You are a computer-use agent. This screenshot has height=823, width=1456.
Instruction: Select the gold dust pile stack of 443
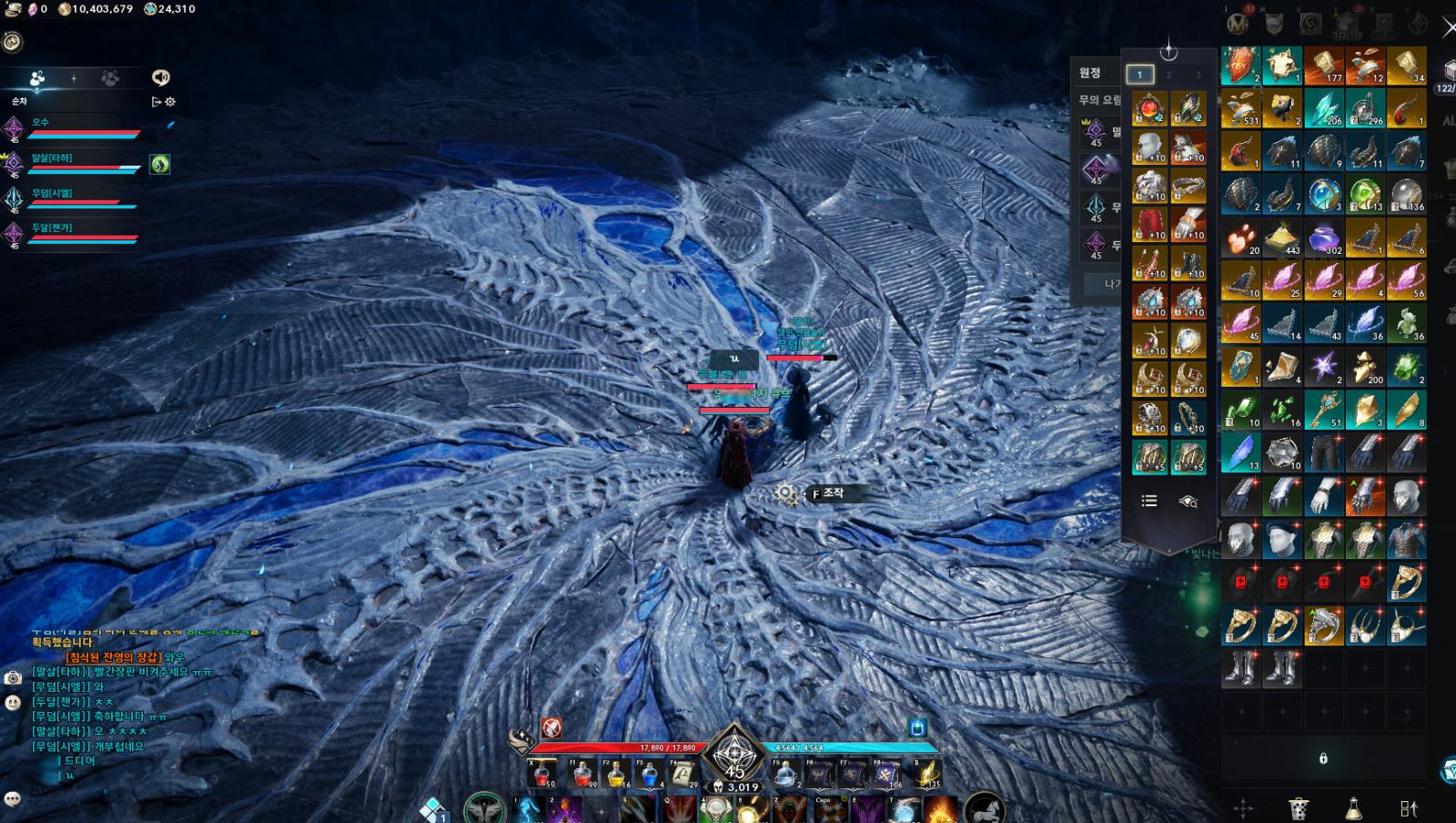pyautogui.click(x=1282, y=238)
